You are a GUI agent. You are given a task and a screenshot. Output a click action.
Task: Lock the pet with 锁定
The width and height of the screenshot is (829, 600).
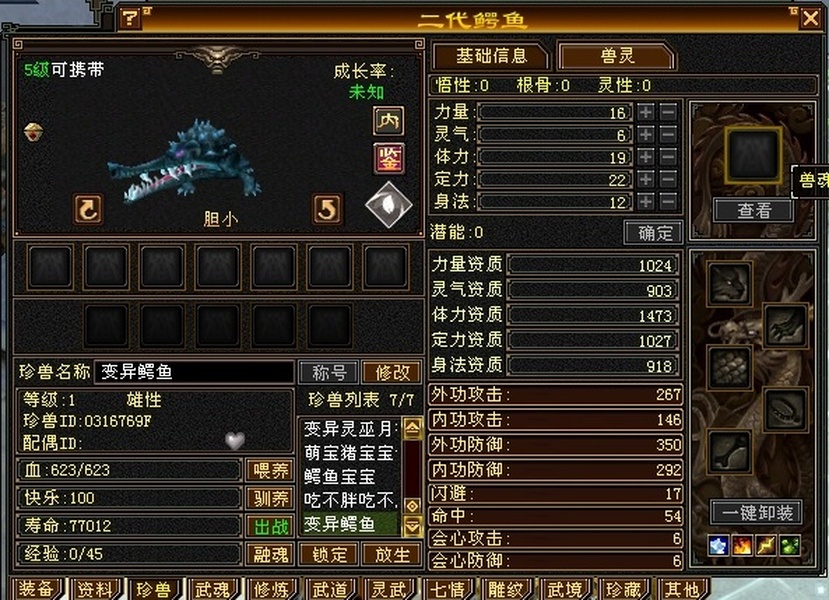[x=329, y=554]
